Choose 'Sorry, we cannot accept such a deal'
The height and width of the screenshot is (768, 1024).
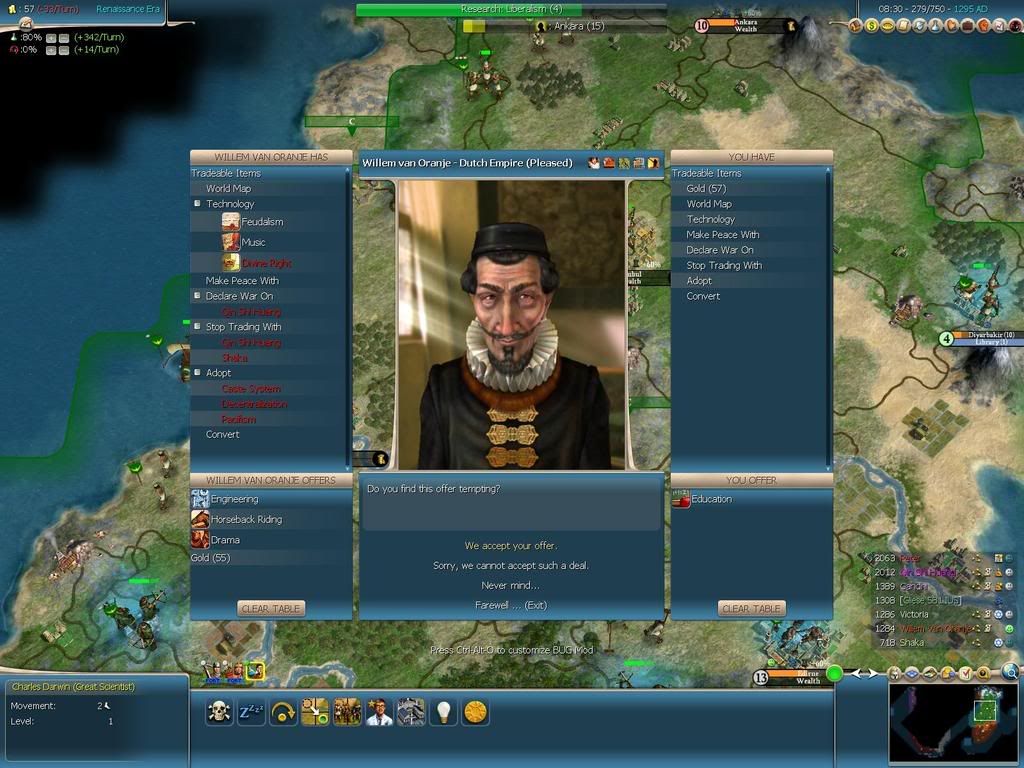[x=511, y=566]
